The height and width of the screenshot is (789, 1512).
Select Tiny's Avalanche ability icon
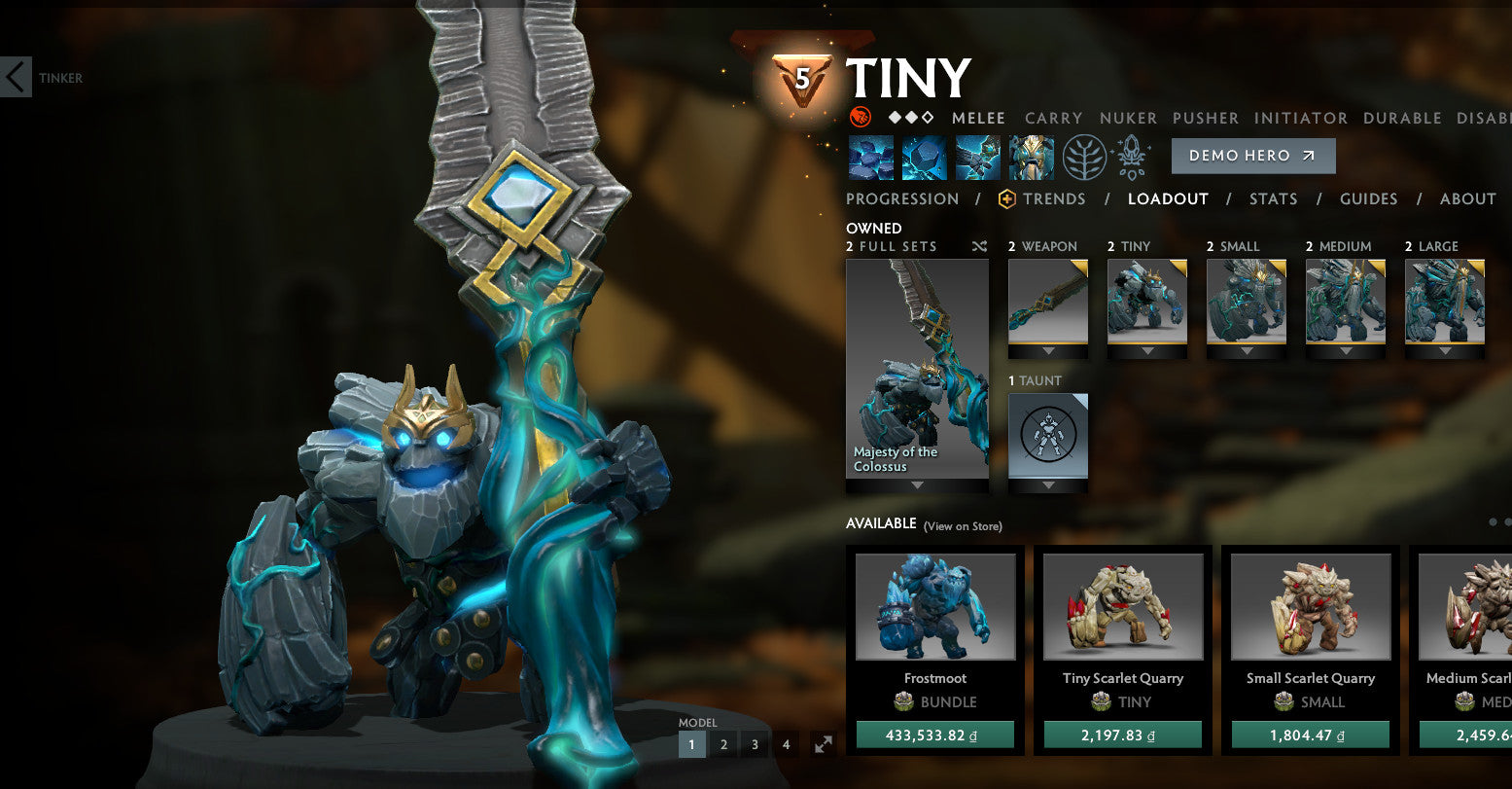click(x=872, y=156)
